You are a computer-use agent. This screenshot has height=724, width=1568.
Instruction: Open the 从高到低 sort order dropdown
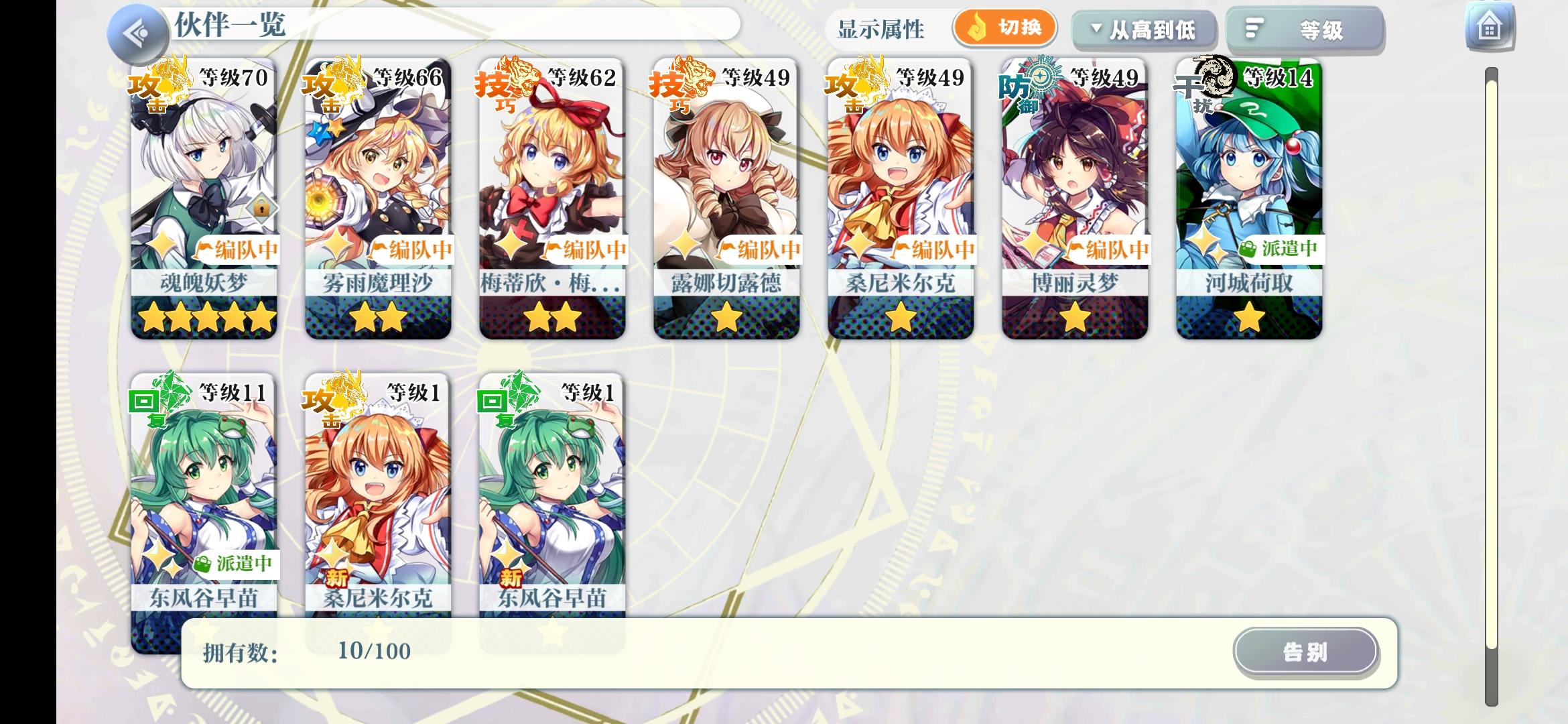[x=1144, y=29]
